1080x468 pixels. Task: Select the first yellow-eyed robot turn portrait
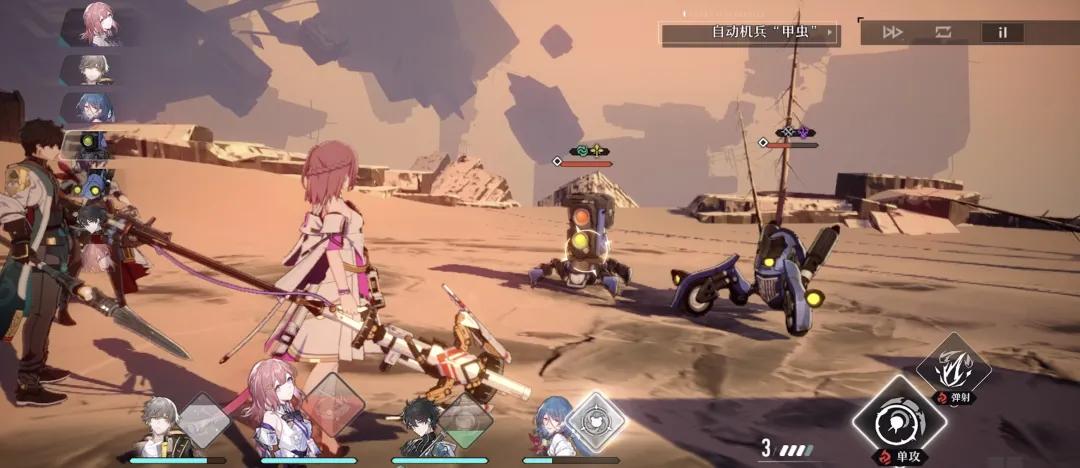coord(96,146)
